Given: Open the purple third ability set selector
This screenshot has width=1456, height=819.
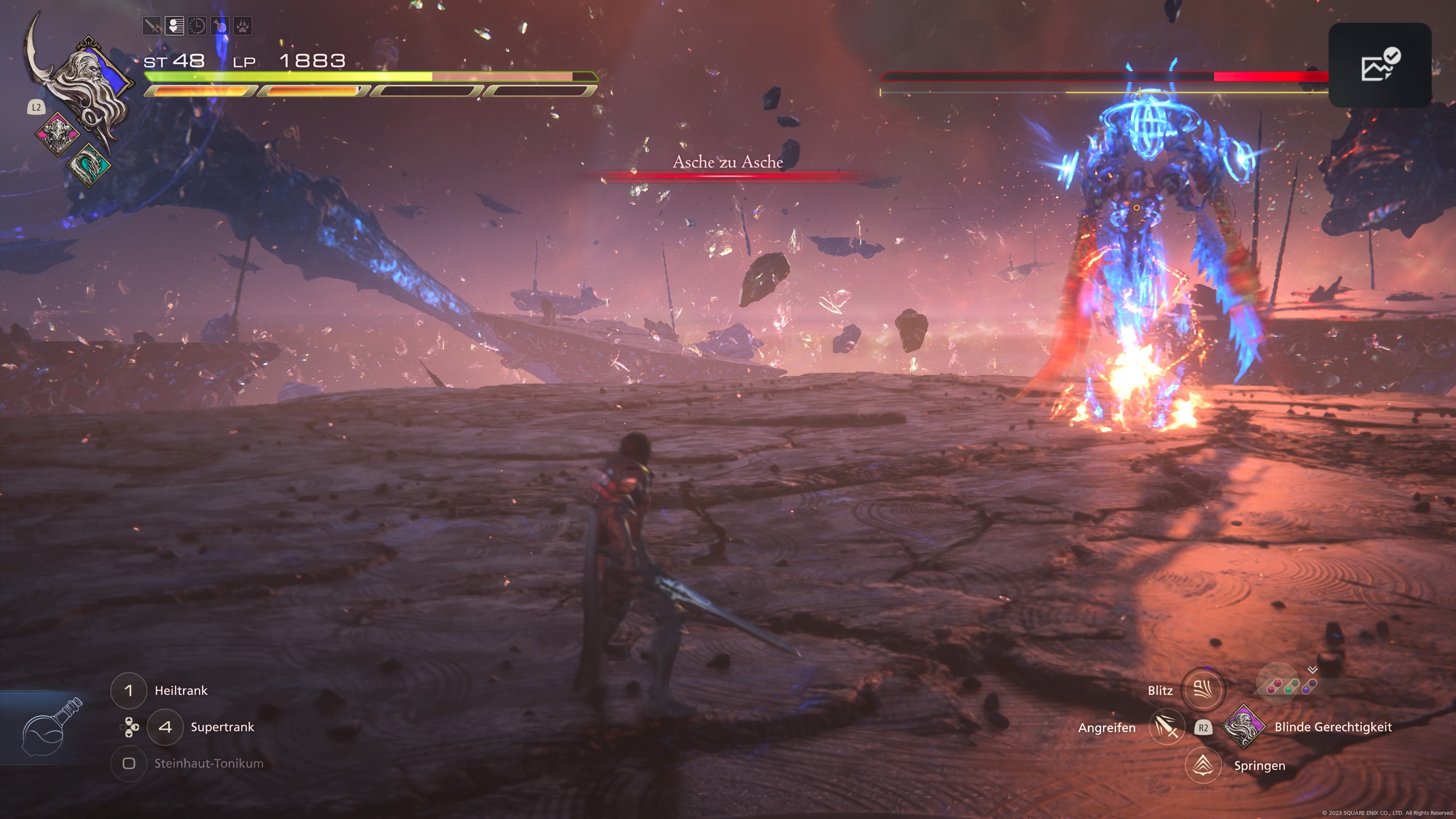Looking at the screenshot, I should [x=1310, y=687].
